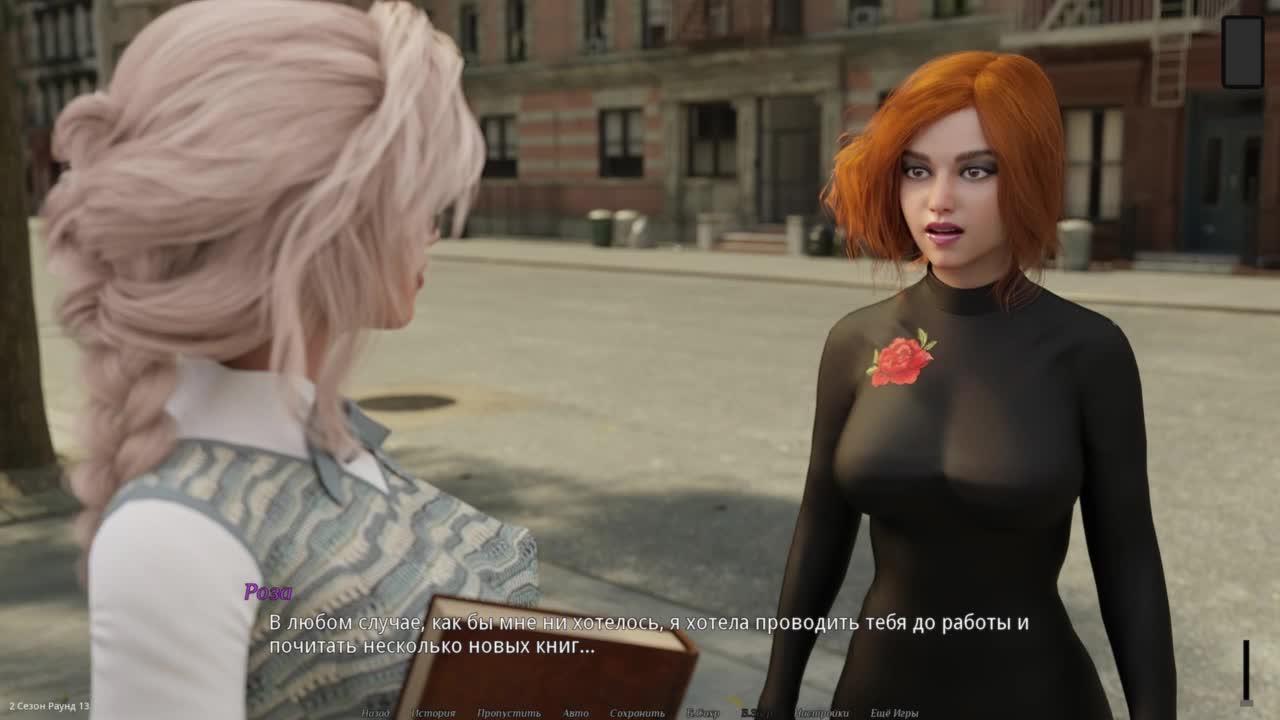Viewport: 1280px width, 720px height.
Task: Toggle Авто auto-advance mode
Action: (575, 713)
